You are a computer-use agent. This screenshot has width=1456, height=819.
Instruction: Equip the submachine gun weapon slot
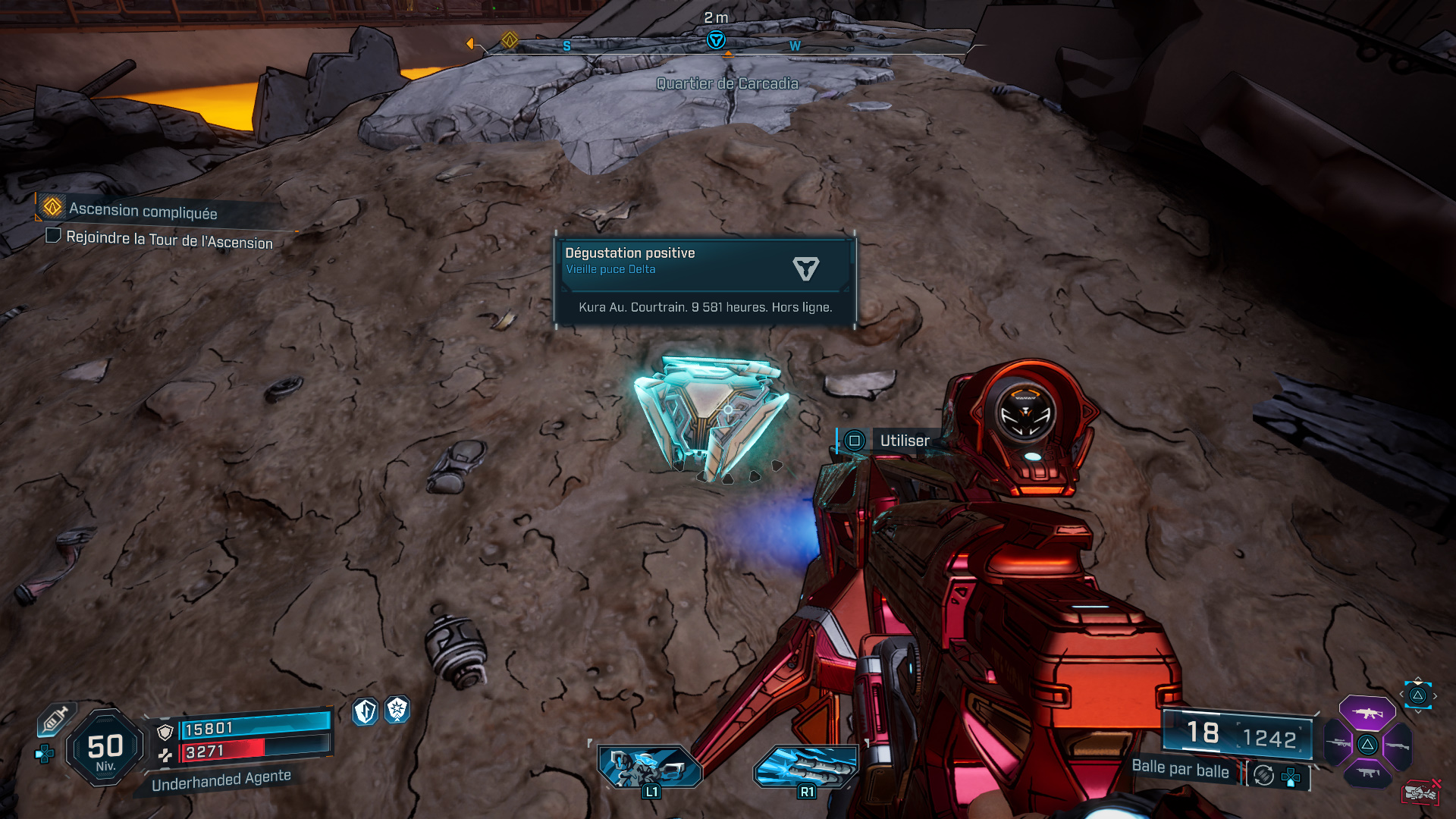click(1367, 773)
